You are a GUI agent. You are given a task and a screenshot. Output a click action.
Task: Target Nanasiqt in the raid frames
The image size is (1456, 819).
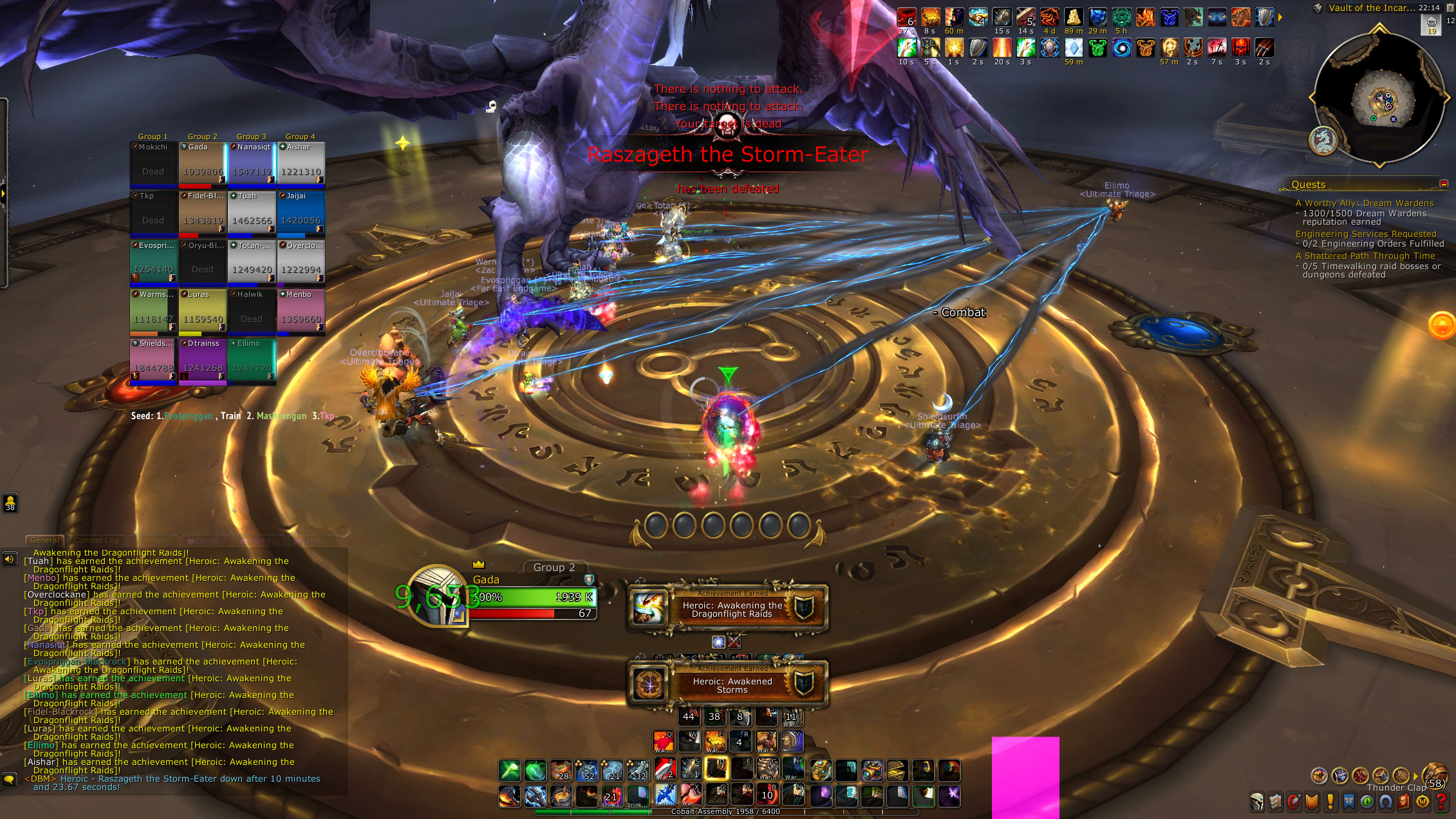(252, 164)
